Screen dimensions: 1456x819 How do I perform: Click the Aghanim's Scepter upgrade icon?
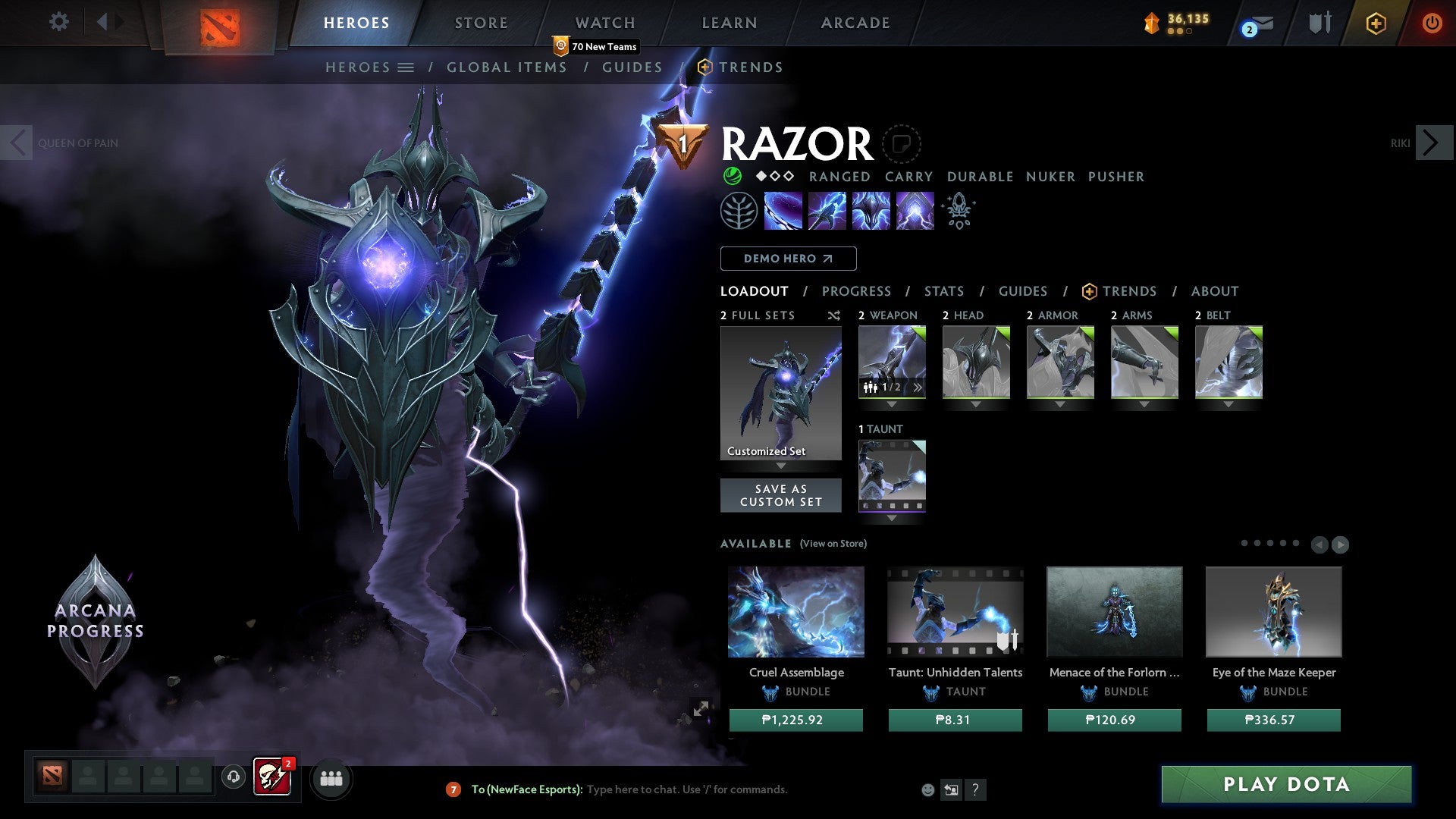pyautogui.click(x=958, y=210)
